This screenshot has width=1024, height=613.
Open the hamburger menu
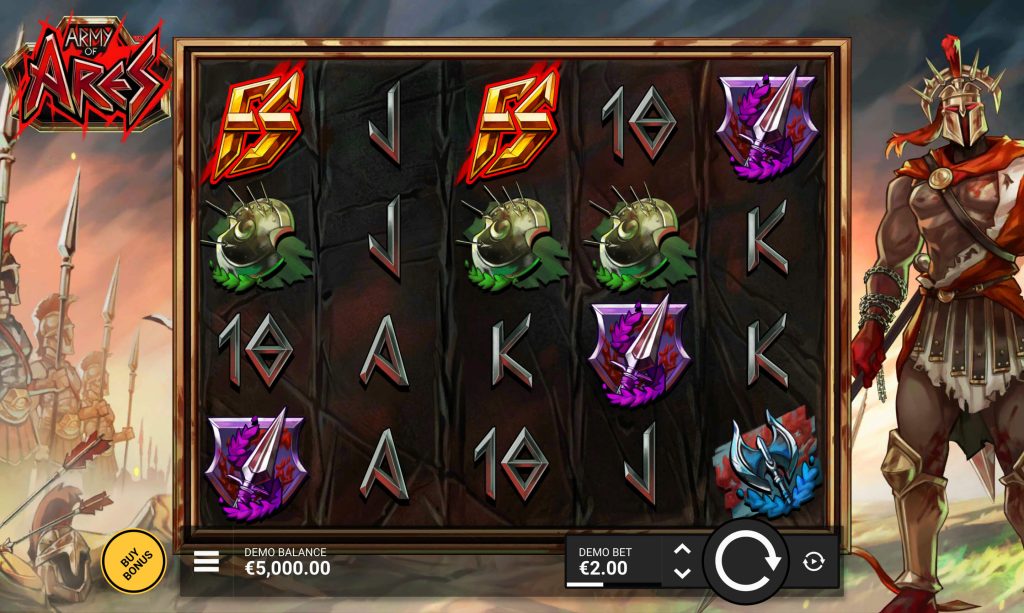206,561
